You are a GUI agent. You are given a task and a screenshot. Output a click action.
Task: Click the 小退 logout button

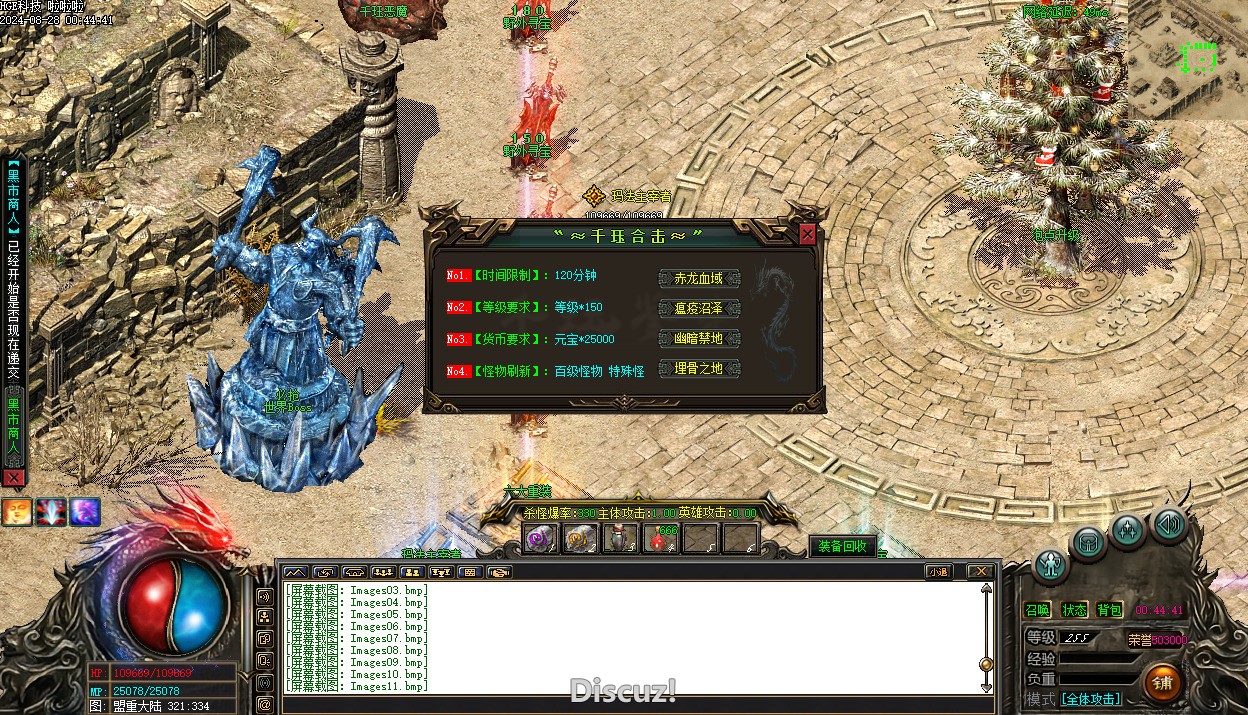(x=937, y=572)
